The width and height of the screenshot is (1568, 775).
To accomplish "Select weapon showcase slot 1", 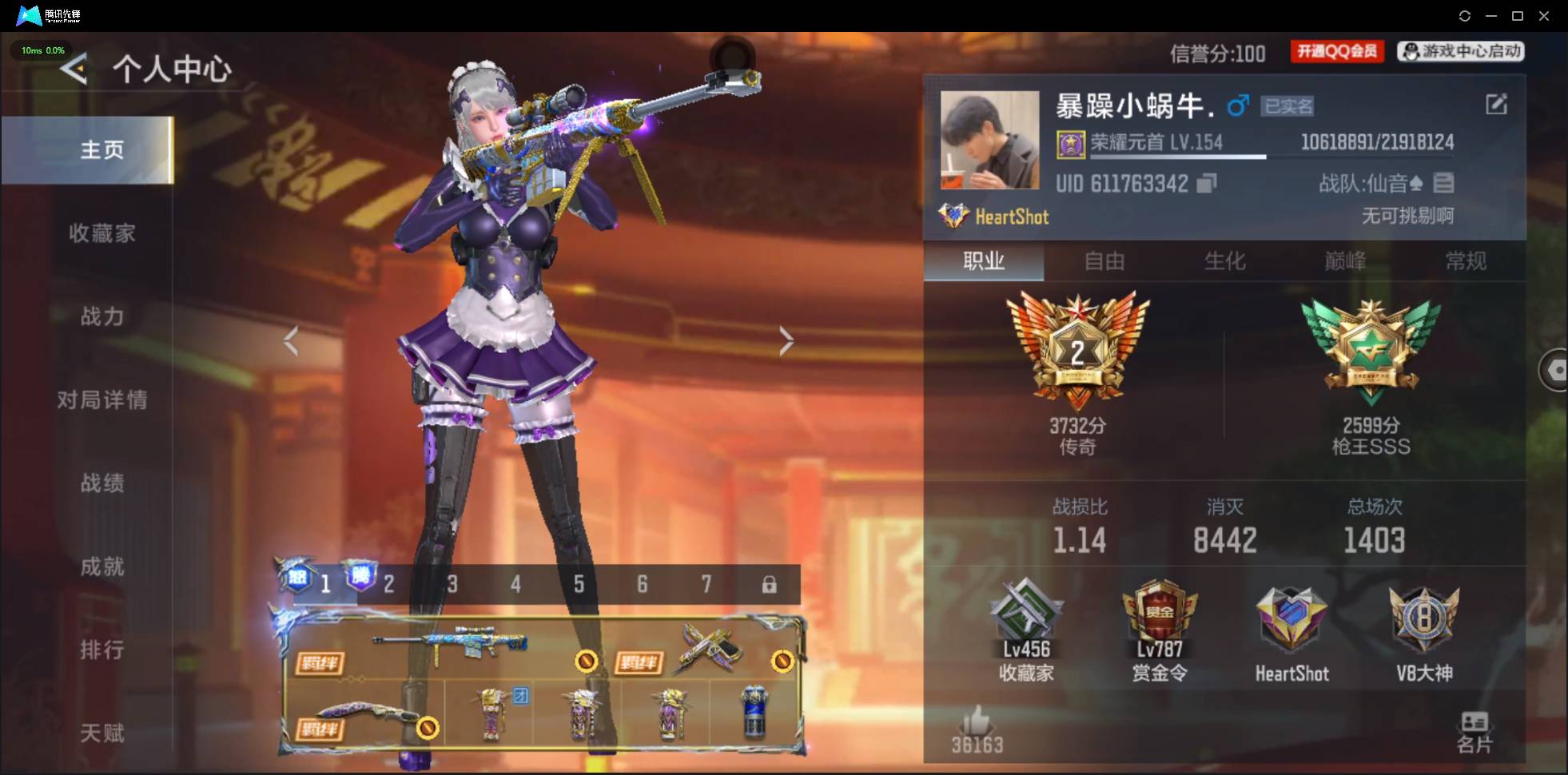I will pyautogui.click(x=326, y=584).
